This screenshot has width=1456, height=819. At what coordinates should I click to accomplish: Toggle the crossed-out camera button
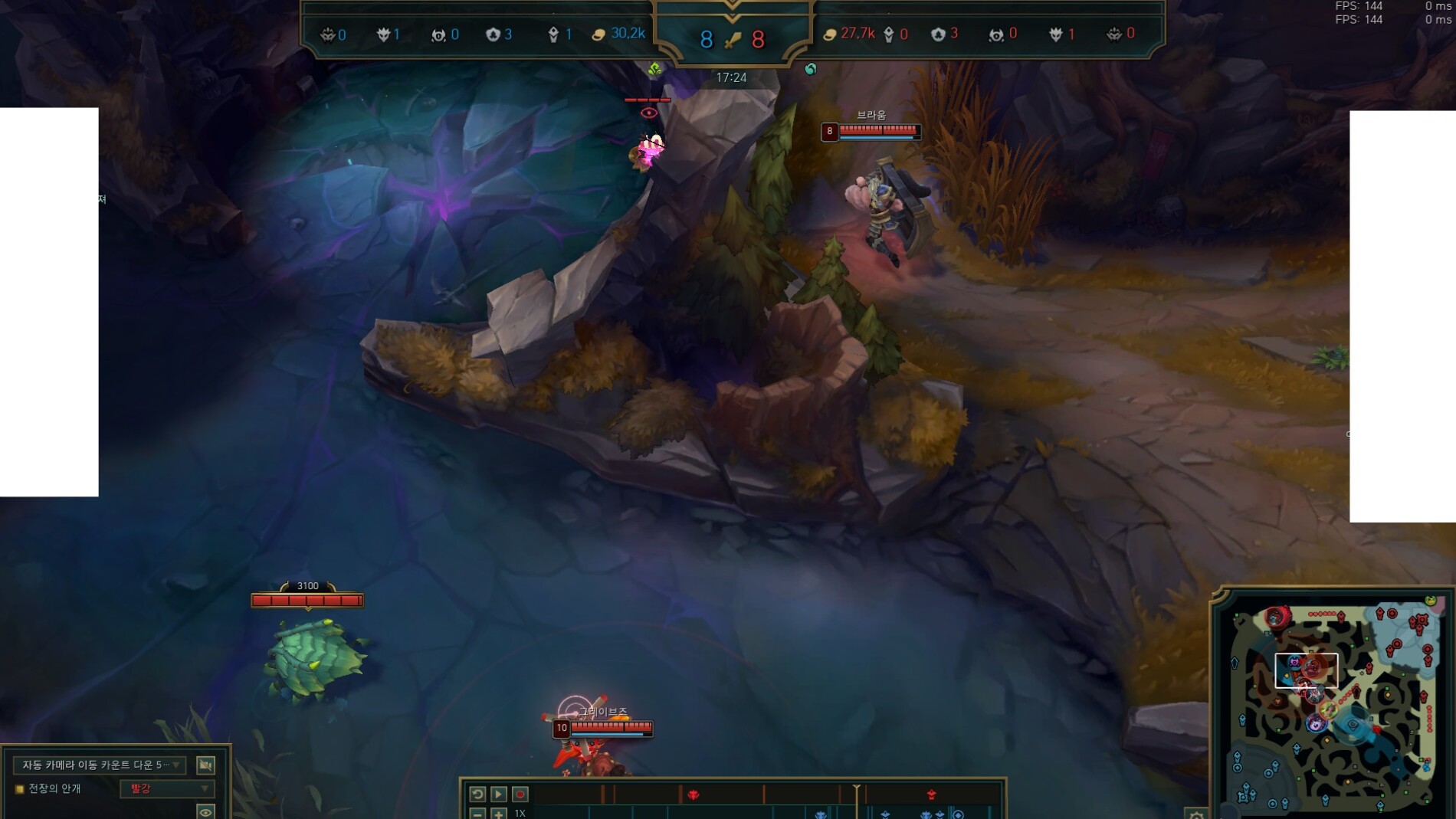point(205,765)
